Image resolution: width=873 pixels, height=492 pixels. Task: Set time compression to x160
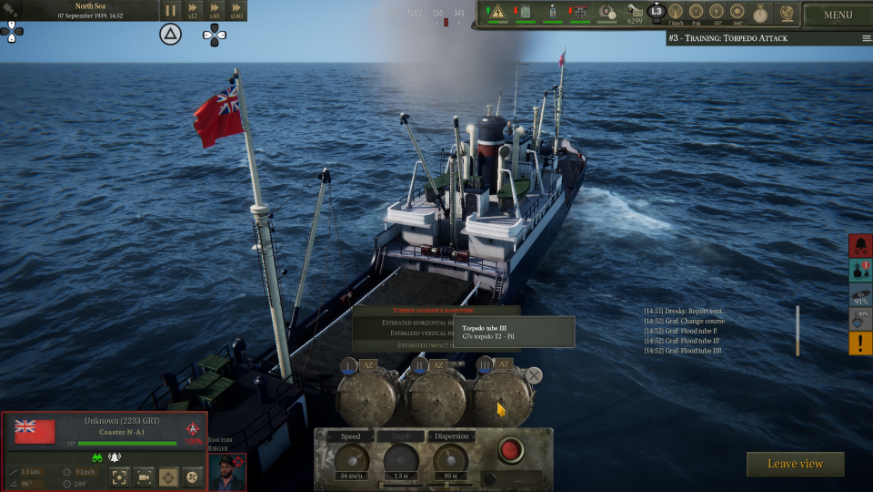(x=236, y=10)
